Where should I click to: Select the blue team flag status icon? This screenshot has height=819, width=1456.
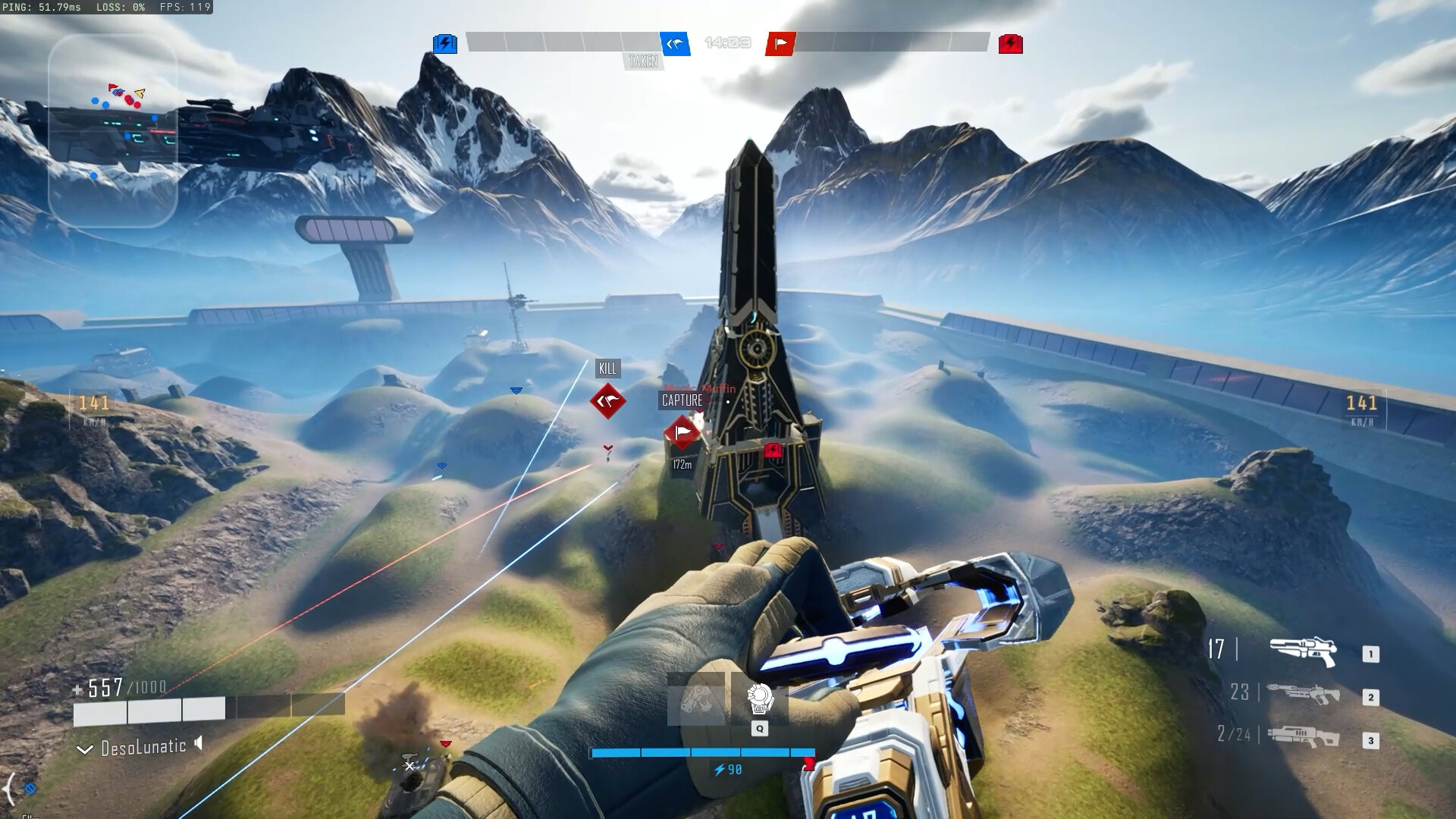tap(675, 44)
